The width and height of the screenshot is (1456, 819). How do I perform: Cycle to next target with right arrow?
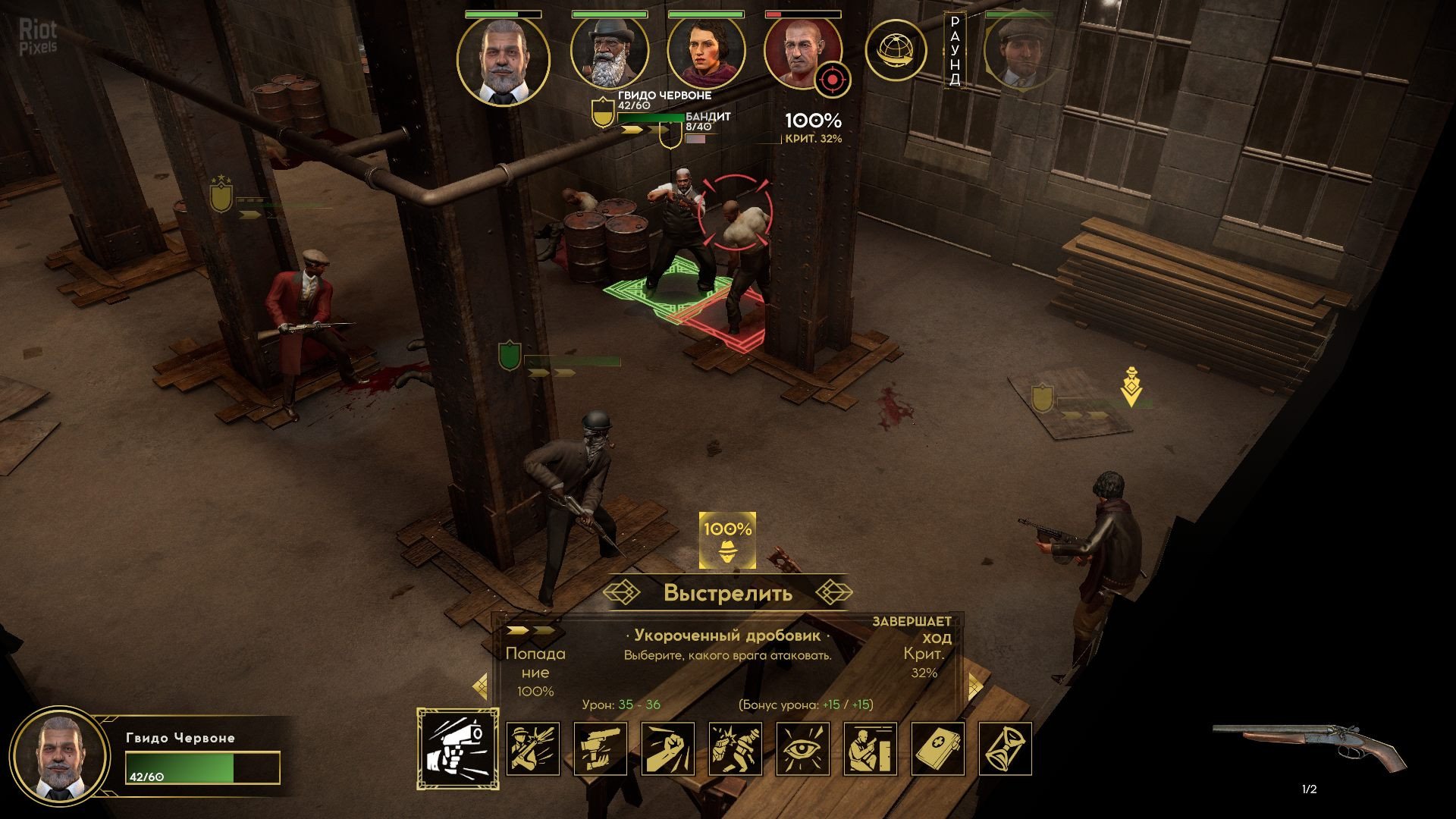point(974,687)
